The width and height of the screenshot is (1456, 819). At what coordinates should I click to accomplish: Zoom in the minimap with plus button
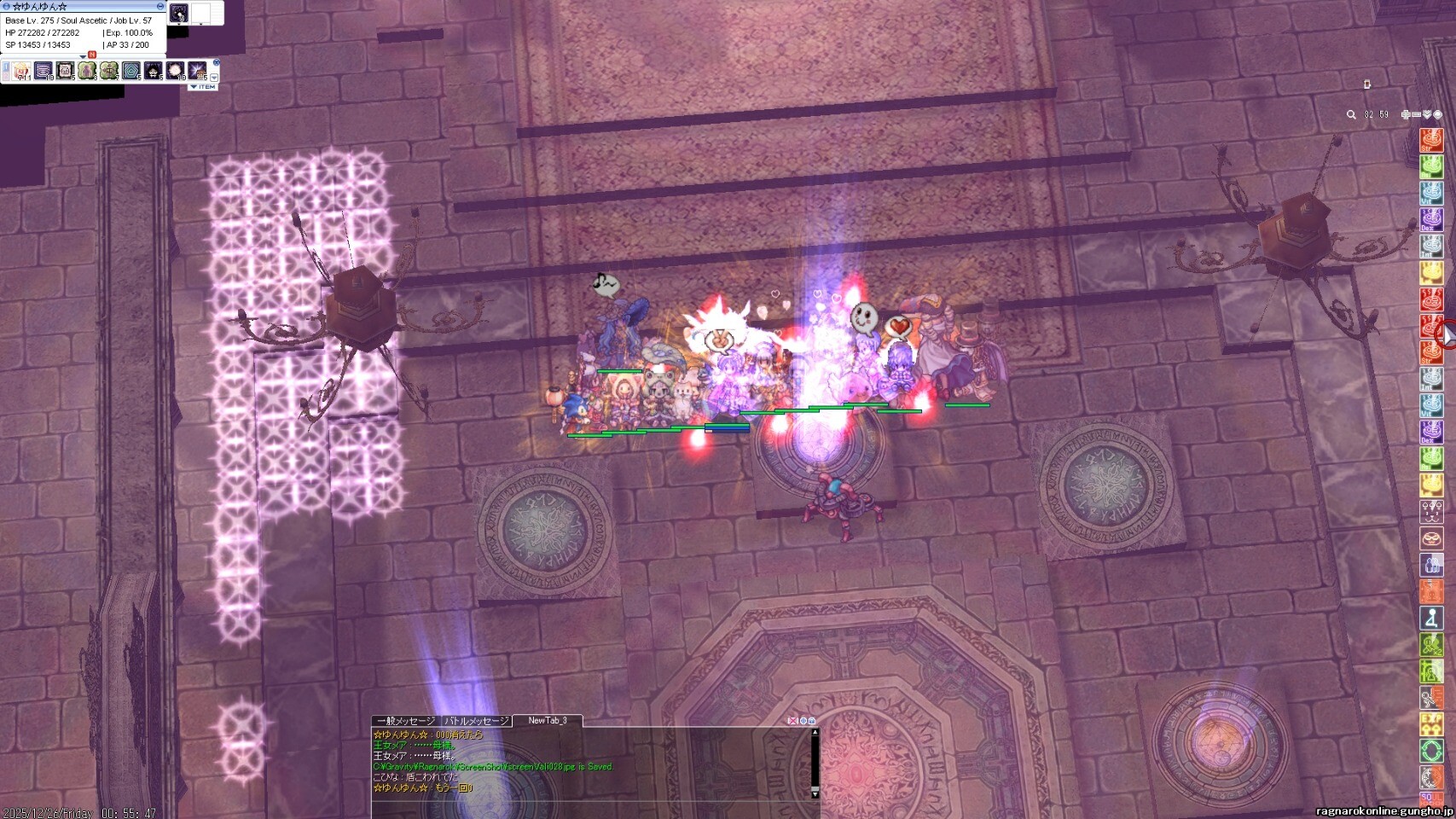1406,114
